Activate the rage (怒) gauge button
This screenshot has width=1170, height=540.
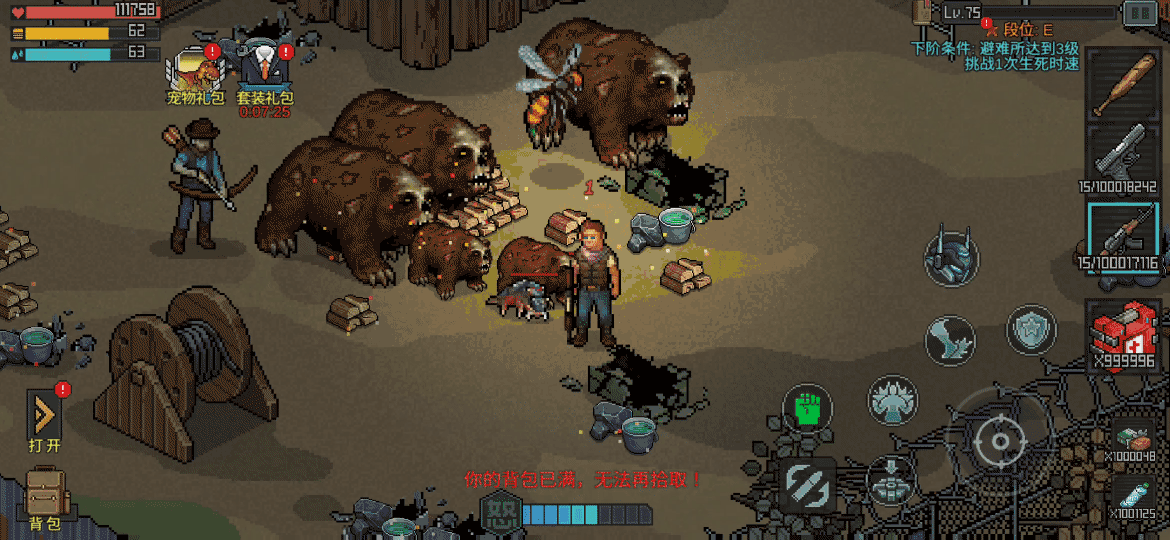tap(499, 513)
